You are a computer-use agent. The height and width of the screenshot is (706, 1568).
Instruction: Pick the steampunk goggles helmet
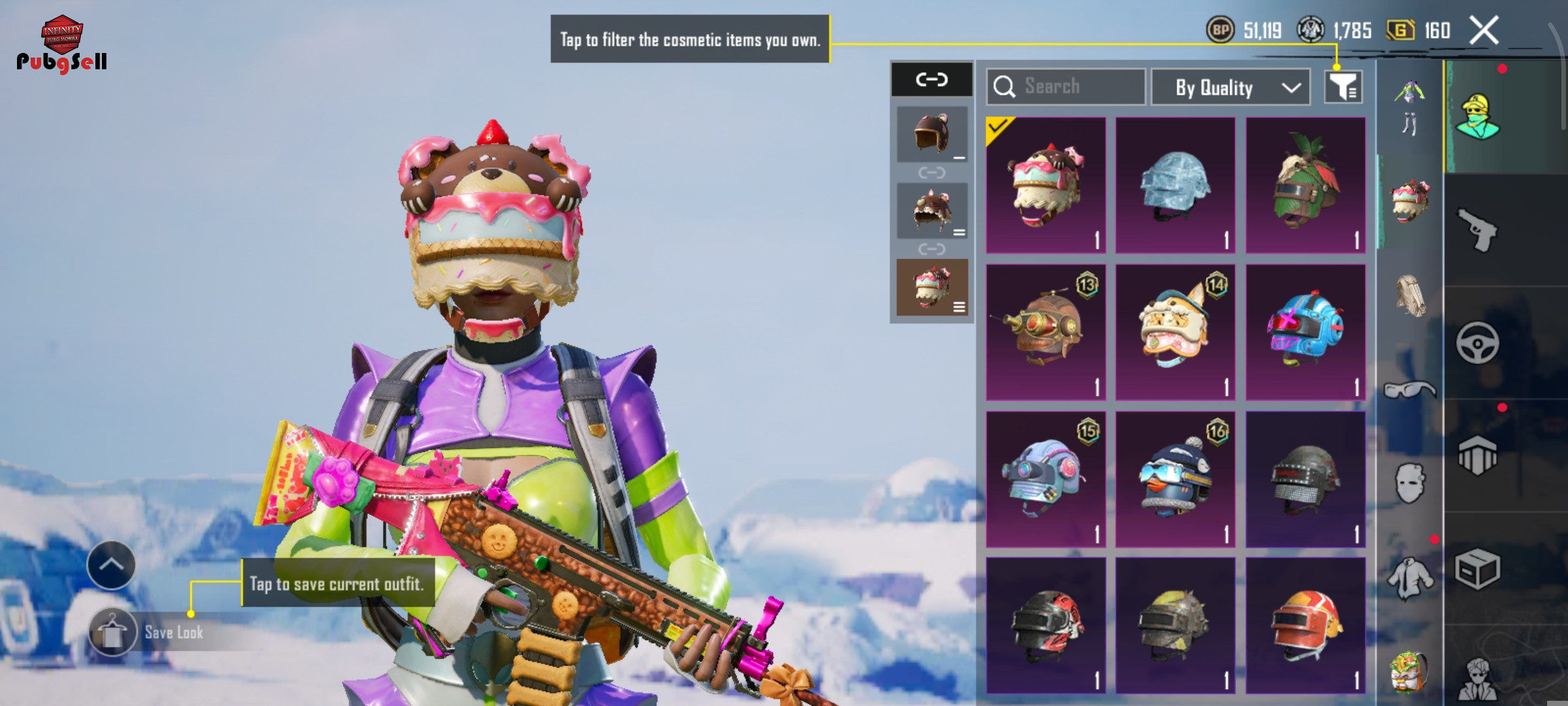1045,332
